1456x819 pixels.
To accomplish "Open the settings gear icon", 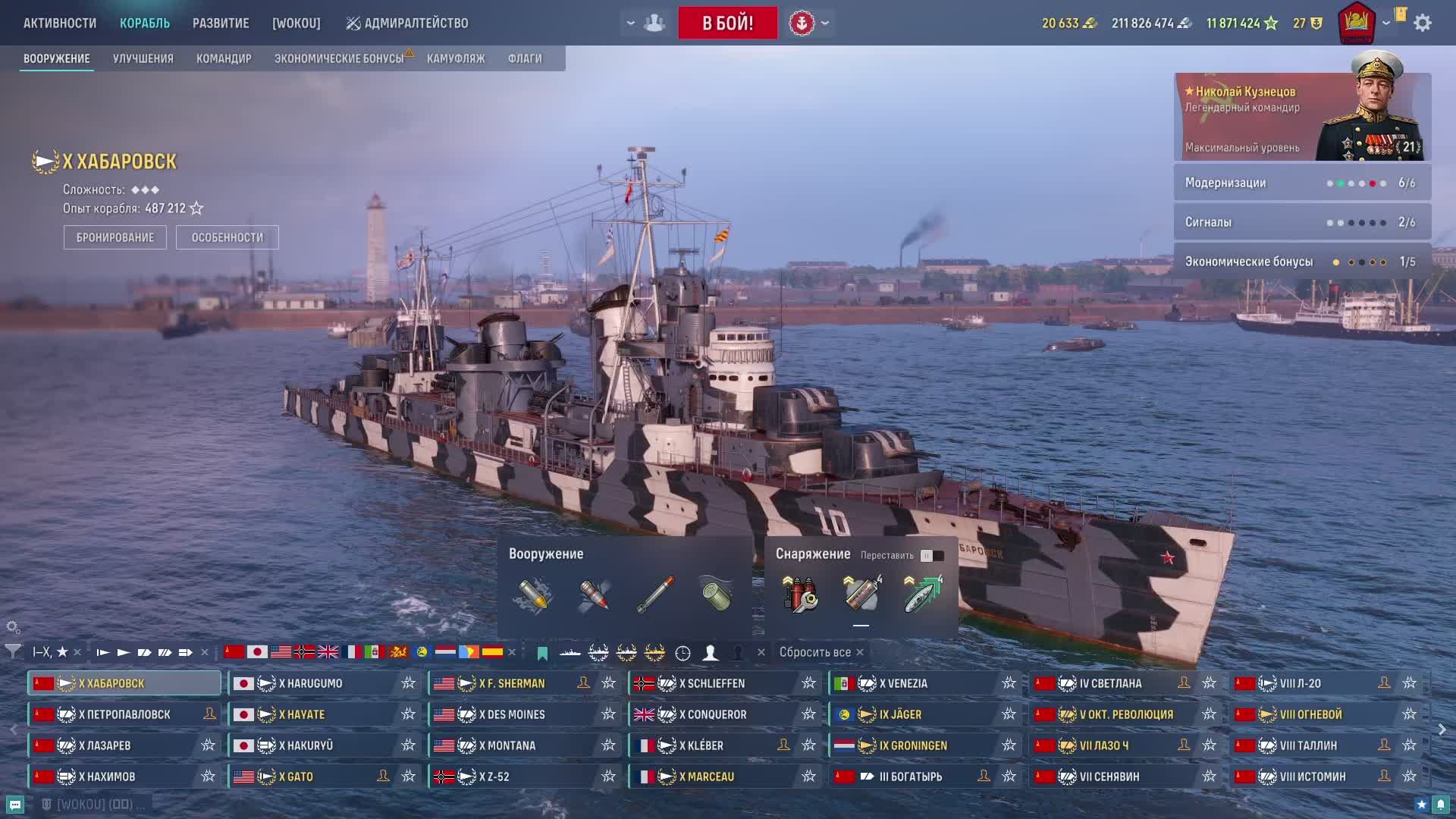I will click(1423, 23).
